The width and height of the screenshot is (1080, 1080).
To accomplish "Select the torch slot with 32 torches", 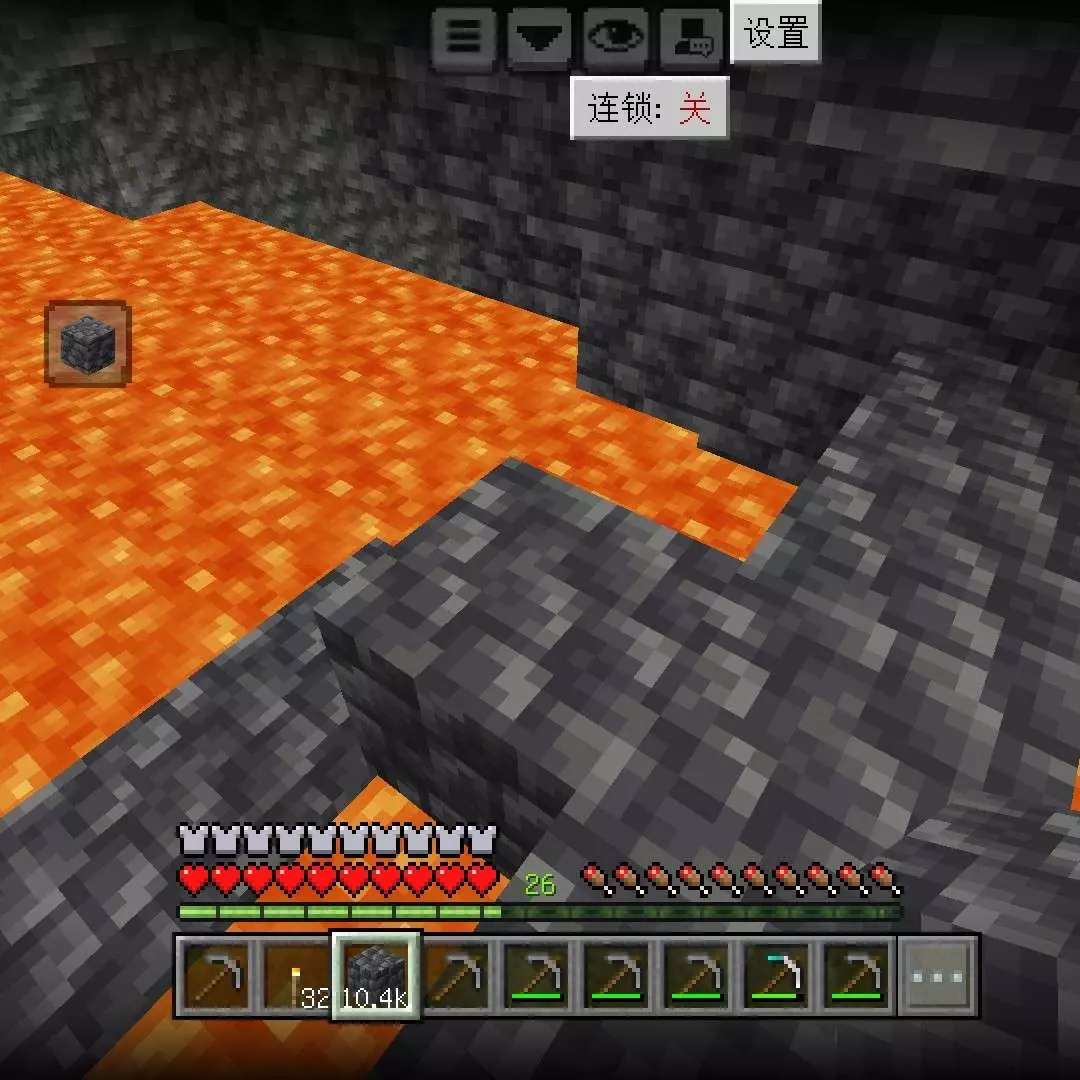I will 297,976.
